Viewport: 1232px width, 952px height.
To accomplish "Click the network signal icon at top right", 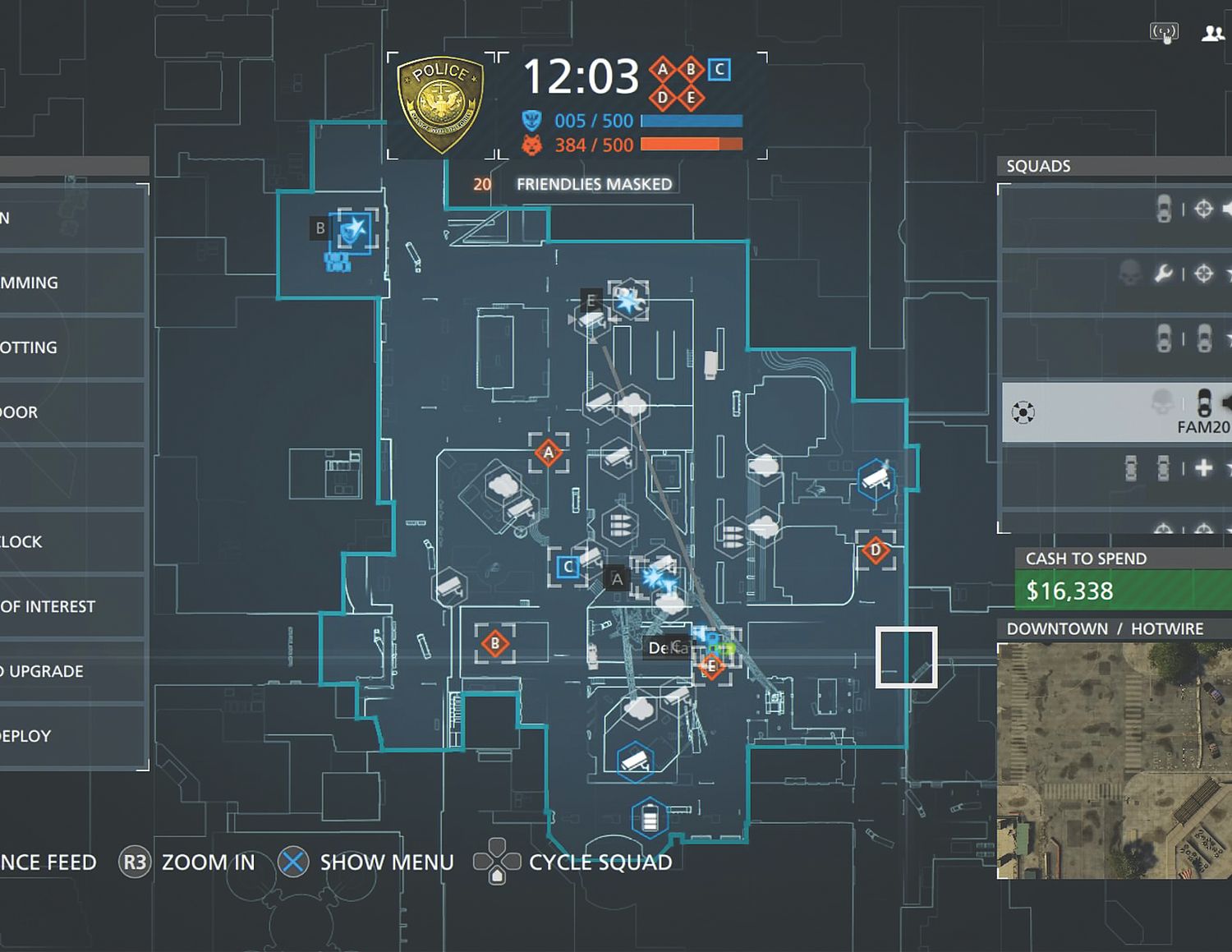I will [1164, 33].
